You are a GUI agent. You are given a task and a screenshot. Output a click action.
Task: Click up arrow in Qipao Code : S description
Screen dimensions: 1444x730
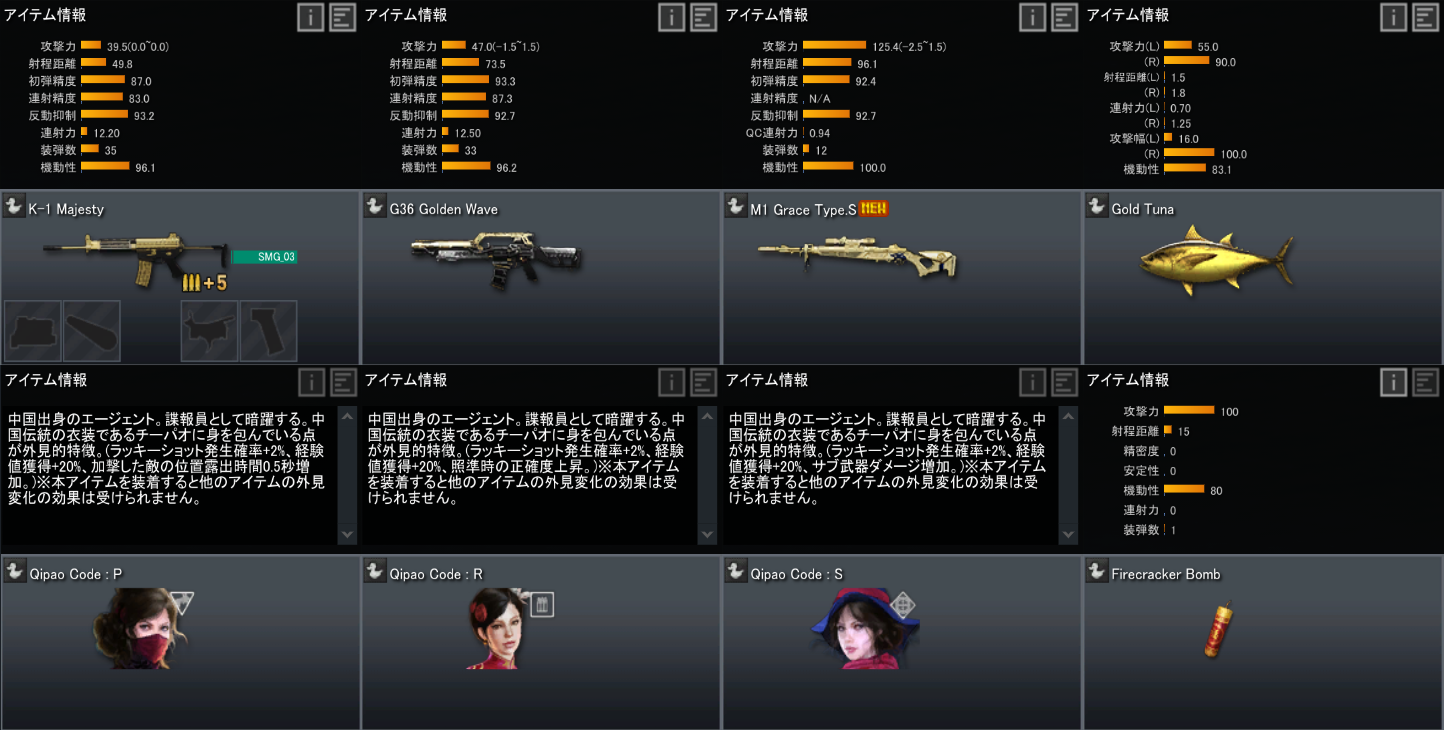[1068, 417]
